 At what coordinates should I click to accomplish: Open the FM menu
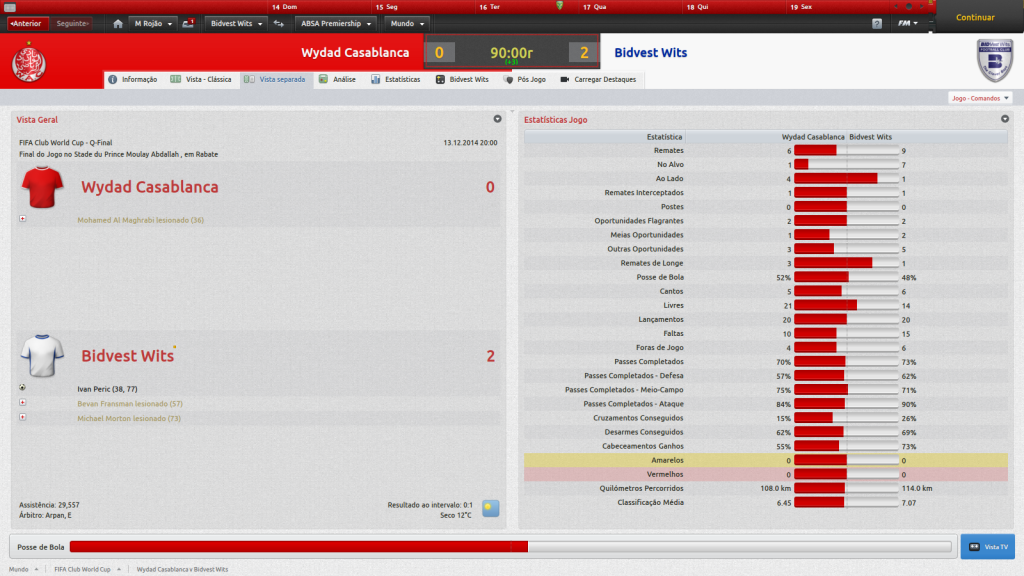(907, 23)
